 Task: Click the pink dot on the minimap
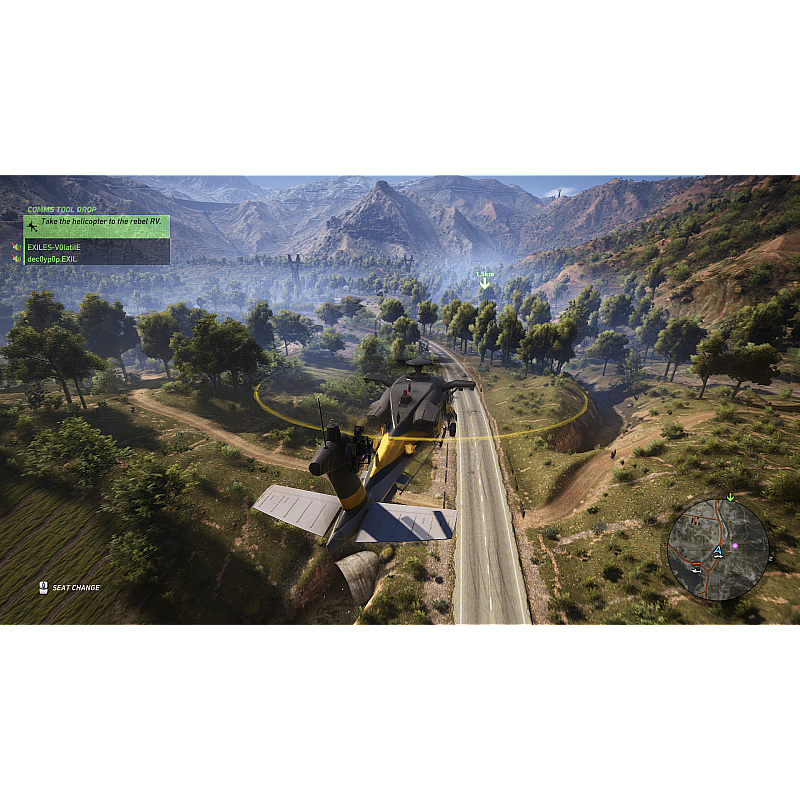735,546
